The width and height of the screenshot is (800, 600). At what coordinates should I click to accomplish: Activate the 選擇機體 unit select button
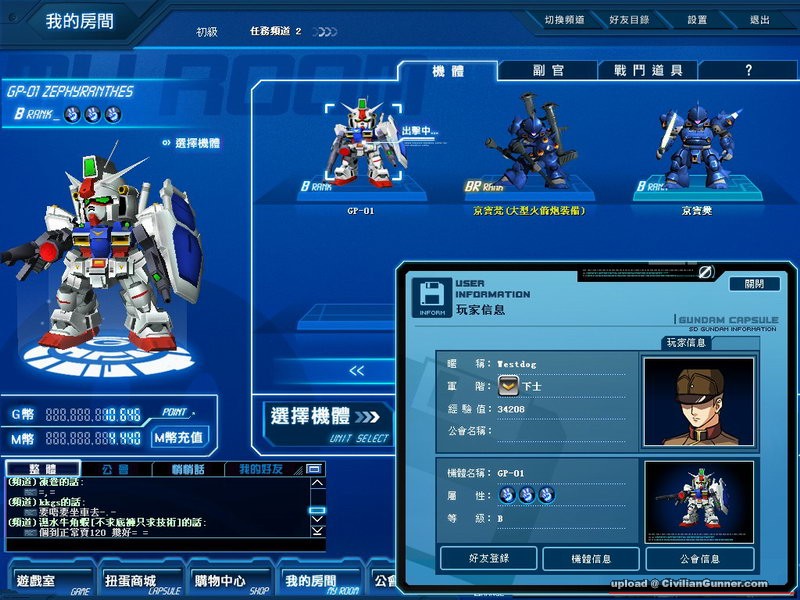click(327, 421)
